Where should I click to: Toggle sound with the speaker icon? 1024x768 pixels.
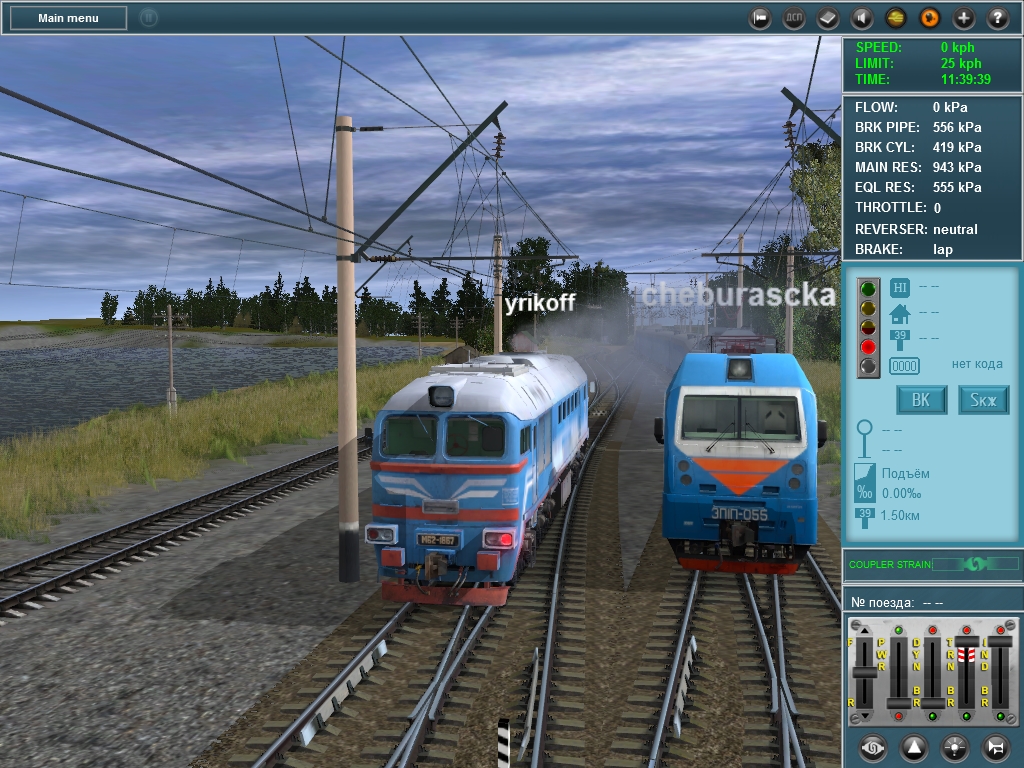862,18
